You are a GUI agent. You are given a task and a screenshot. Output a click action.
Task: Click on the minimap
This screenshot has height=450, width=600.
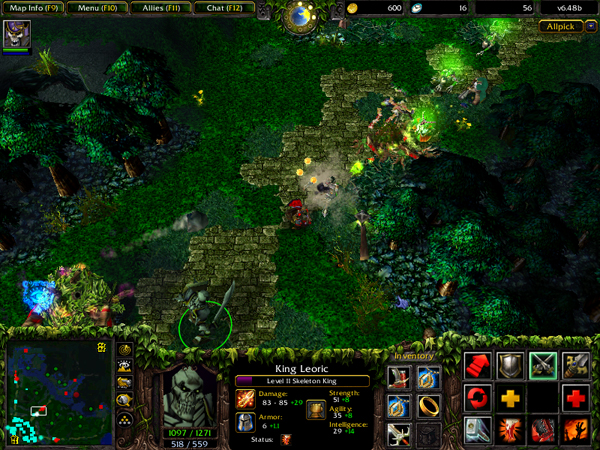click(57, 393)
